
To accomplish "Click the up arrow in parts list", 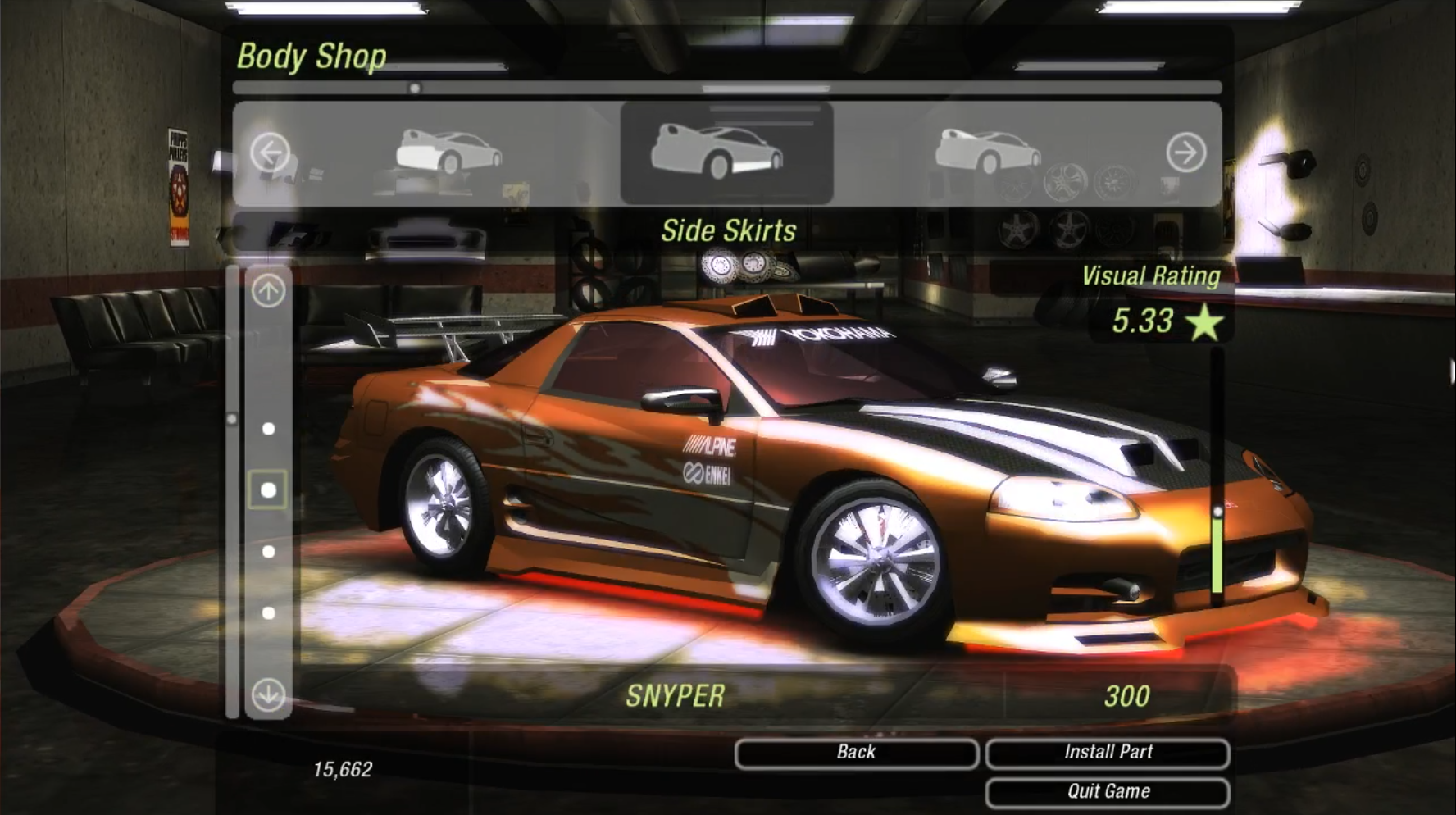I will click(x=268, y=290).
